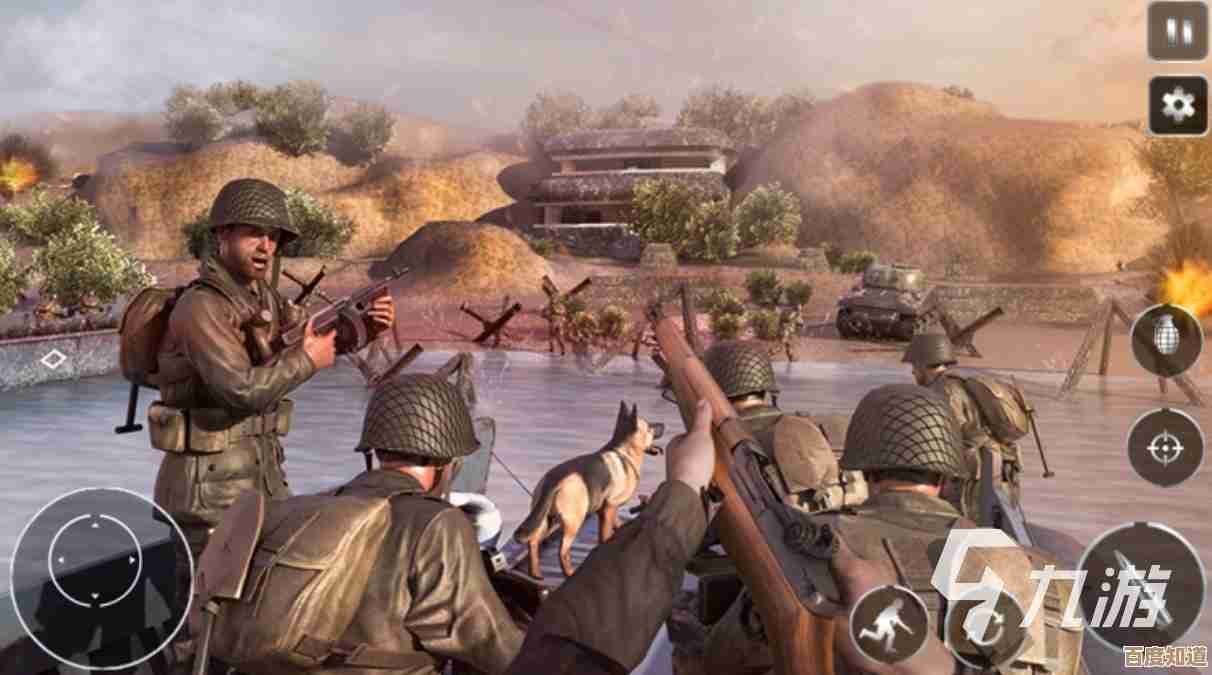Open the gear settings menu

(x=1177, y=105)
